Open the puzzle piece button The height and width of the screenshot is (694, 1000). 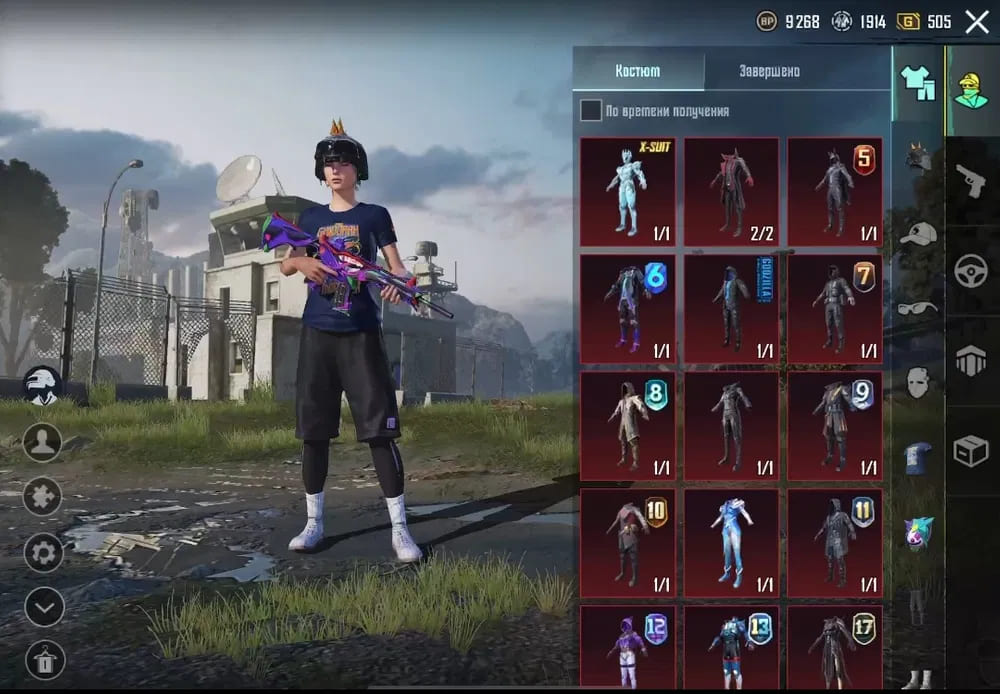(x=43, y=496)
